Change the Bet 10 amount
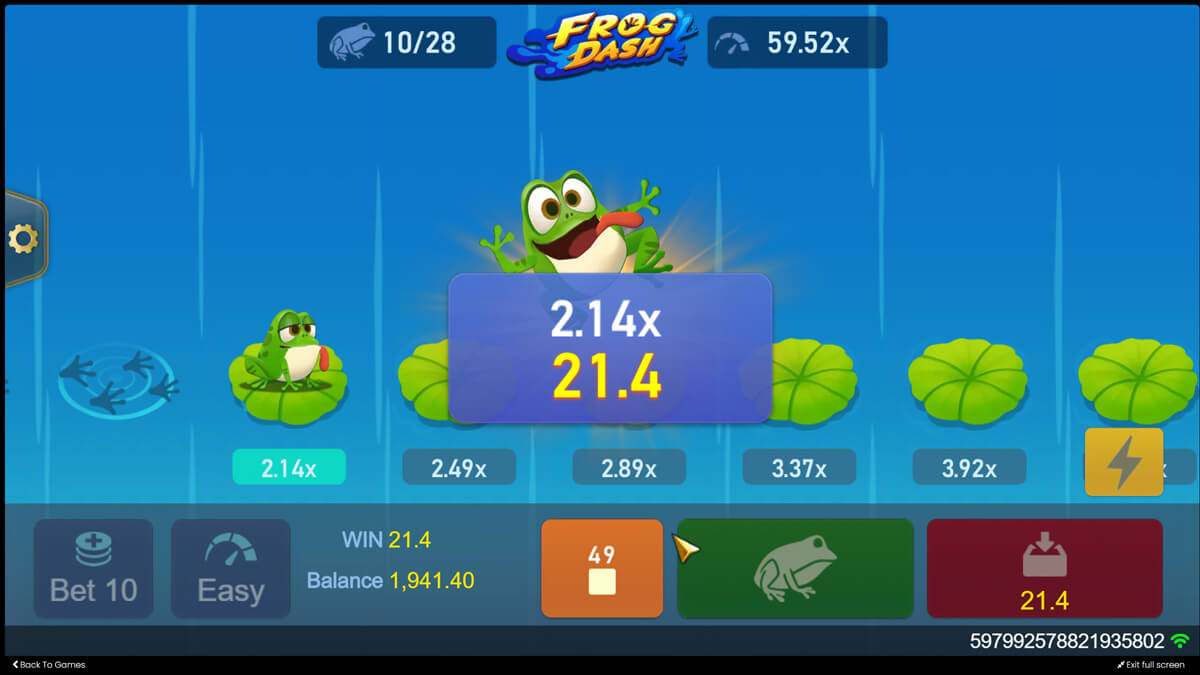 (94, 568)
